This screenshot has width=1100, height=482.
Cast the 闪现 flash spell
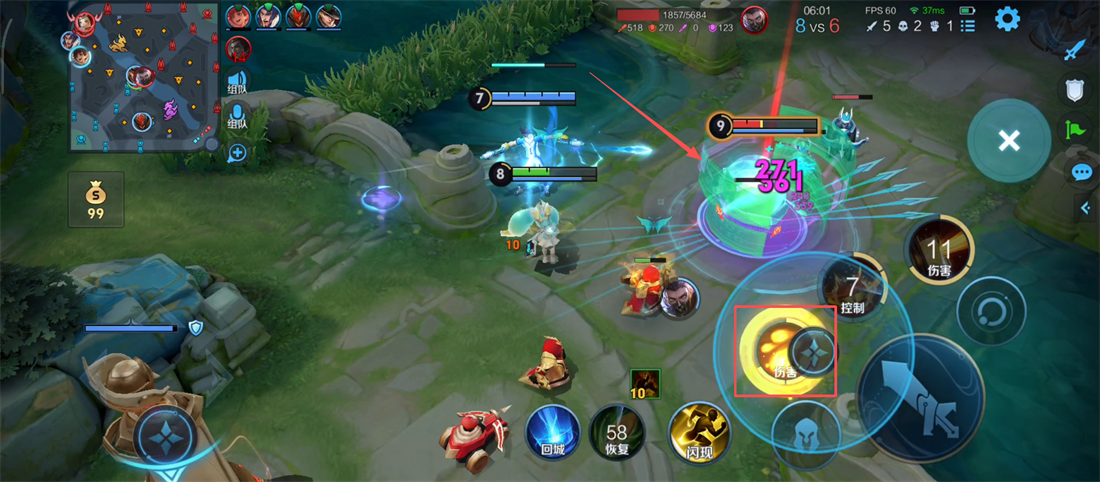pos(698,431)
